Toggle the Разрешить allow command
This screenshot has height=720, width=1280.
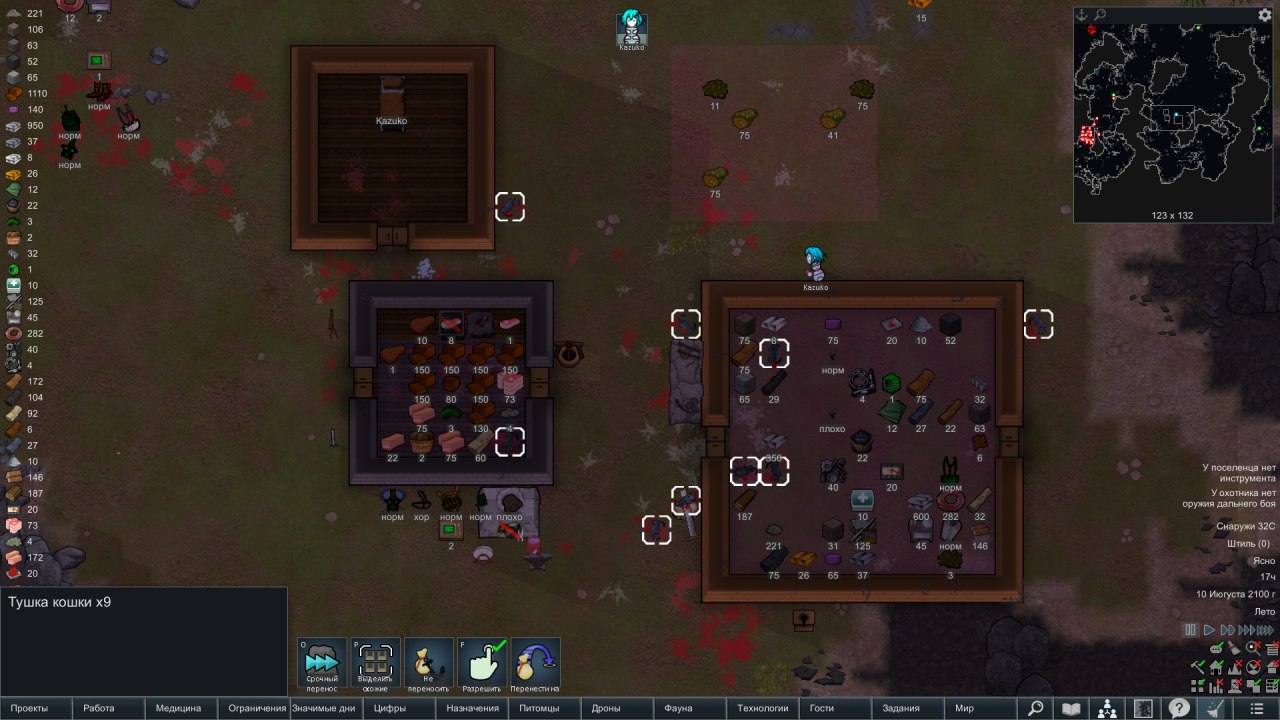tap(482, 664)
